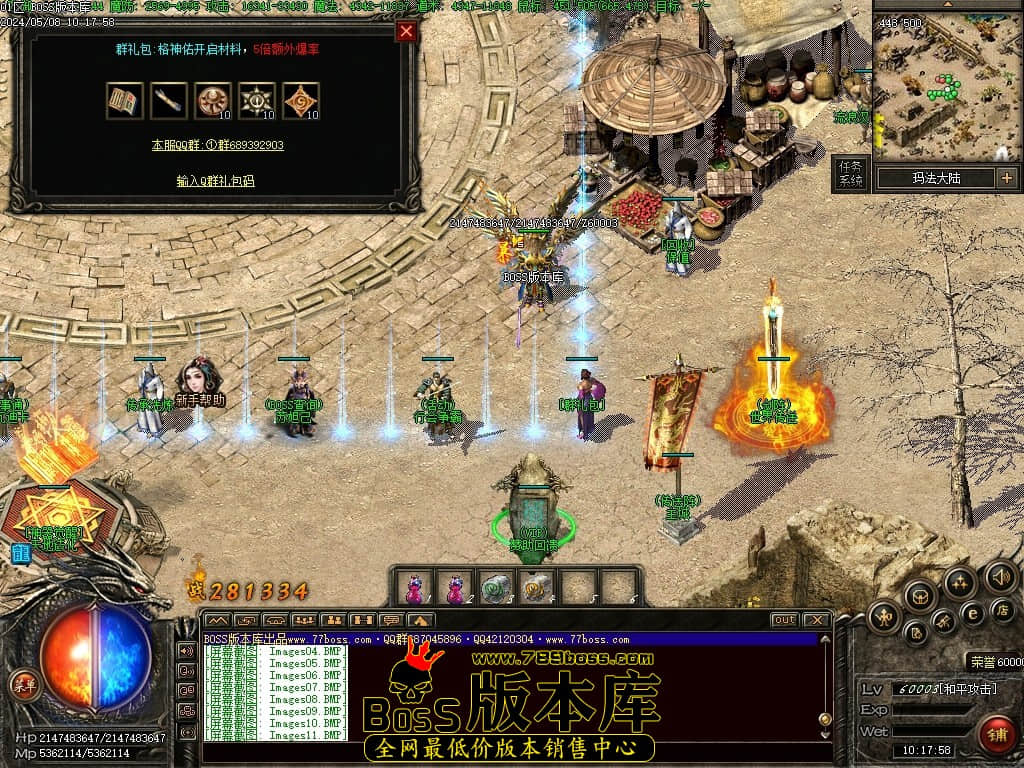This screenshot has height=768, width=1024.
Task: Close the QQ group gift pack window
Action: [x=406, y=31]
